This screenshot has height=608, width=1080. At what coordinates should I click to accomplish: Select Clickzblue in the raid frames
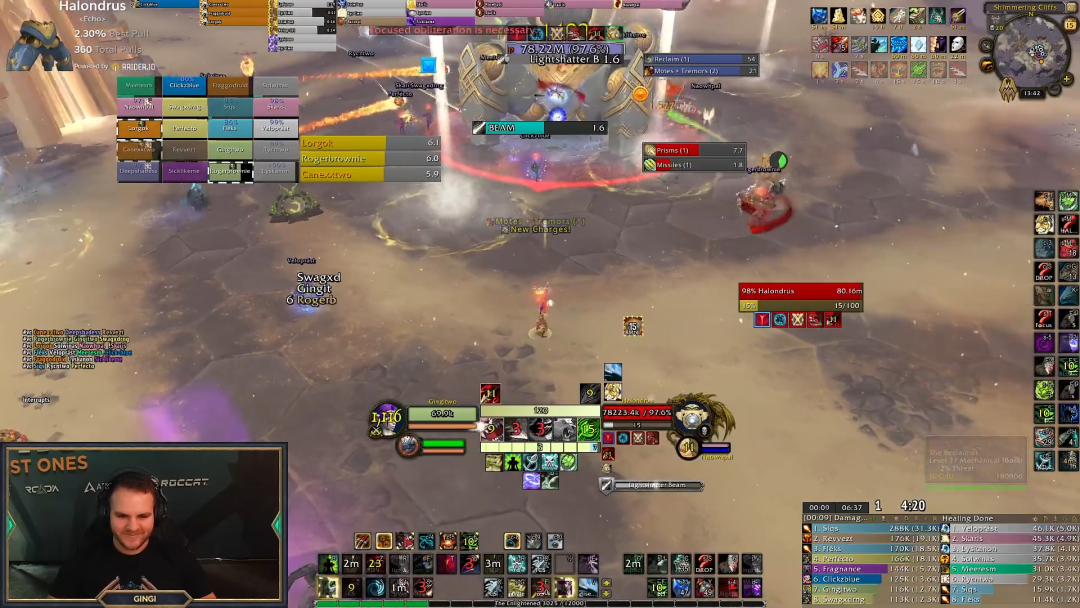[x=185, y=86]
